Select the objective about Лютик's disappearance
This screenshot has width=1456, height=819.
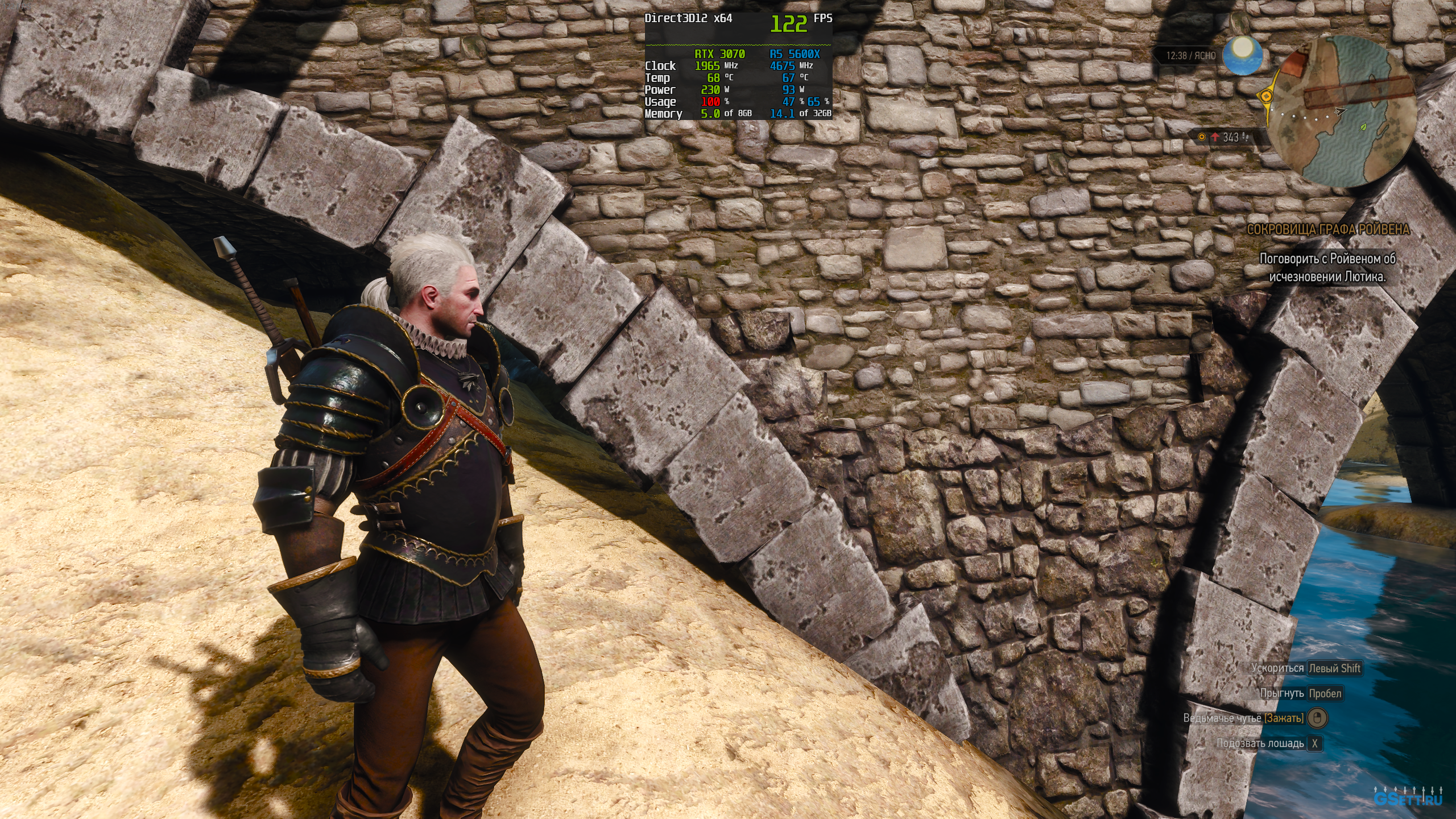tap(1327, 267)
